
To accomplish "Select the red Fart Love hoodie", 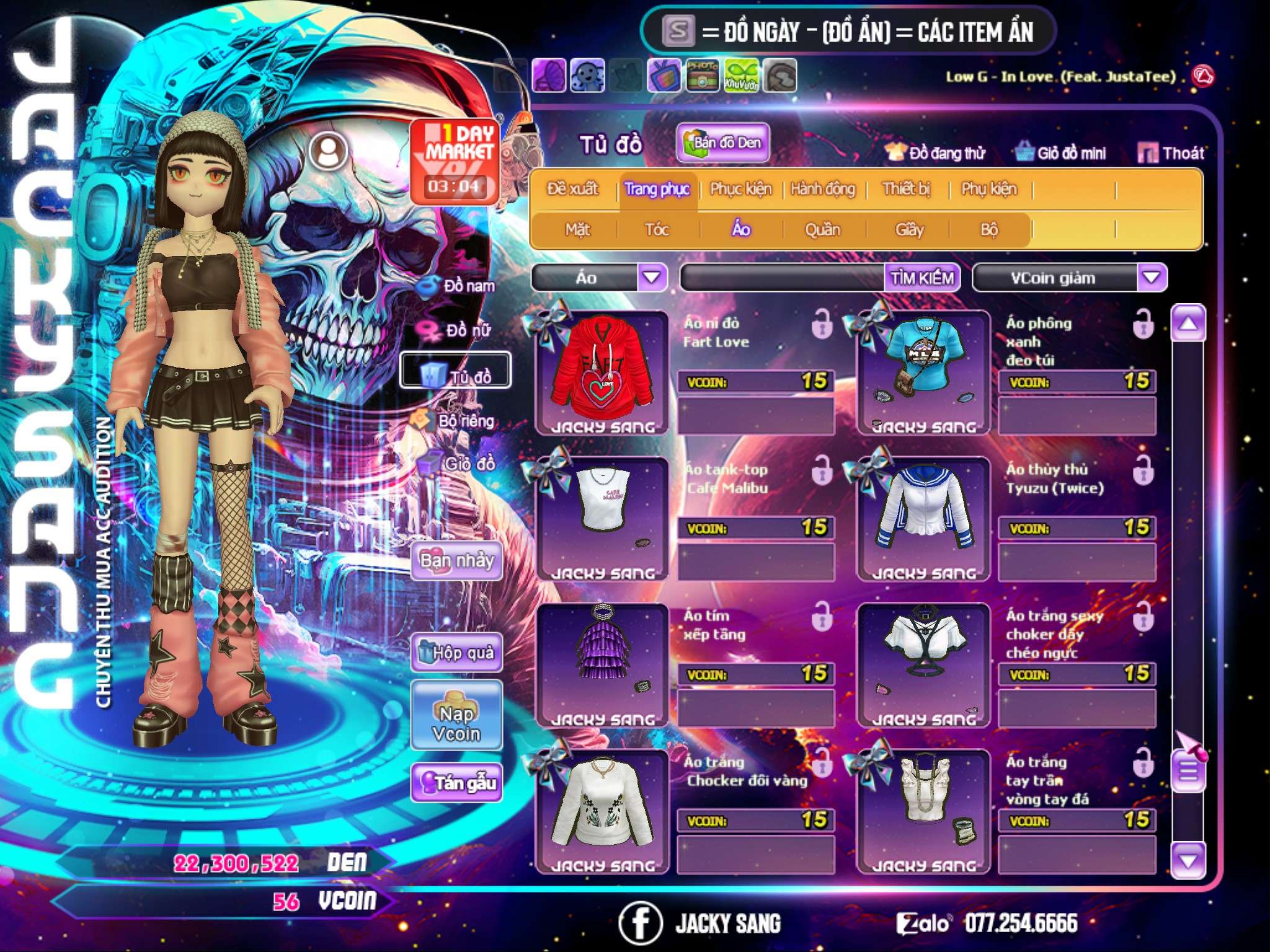I will (x=602, y=372).
